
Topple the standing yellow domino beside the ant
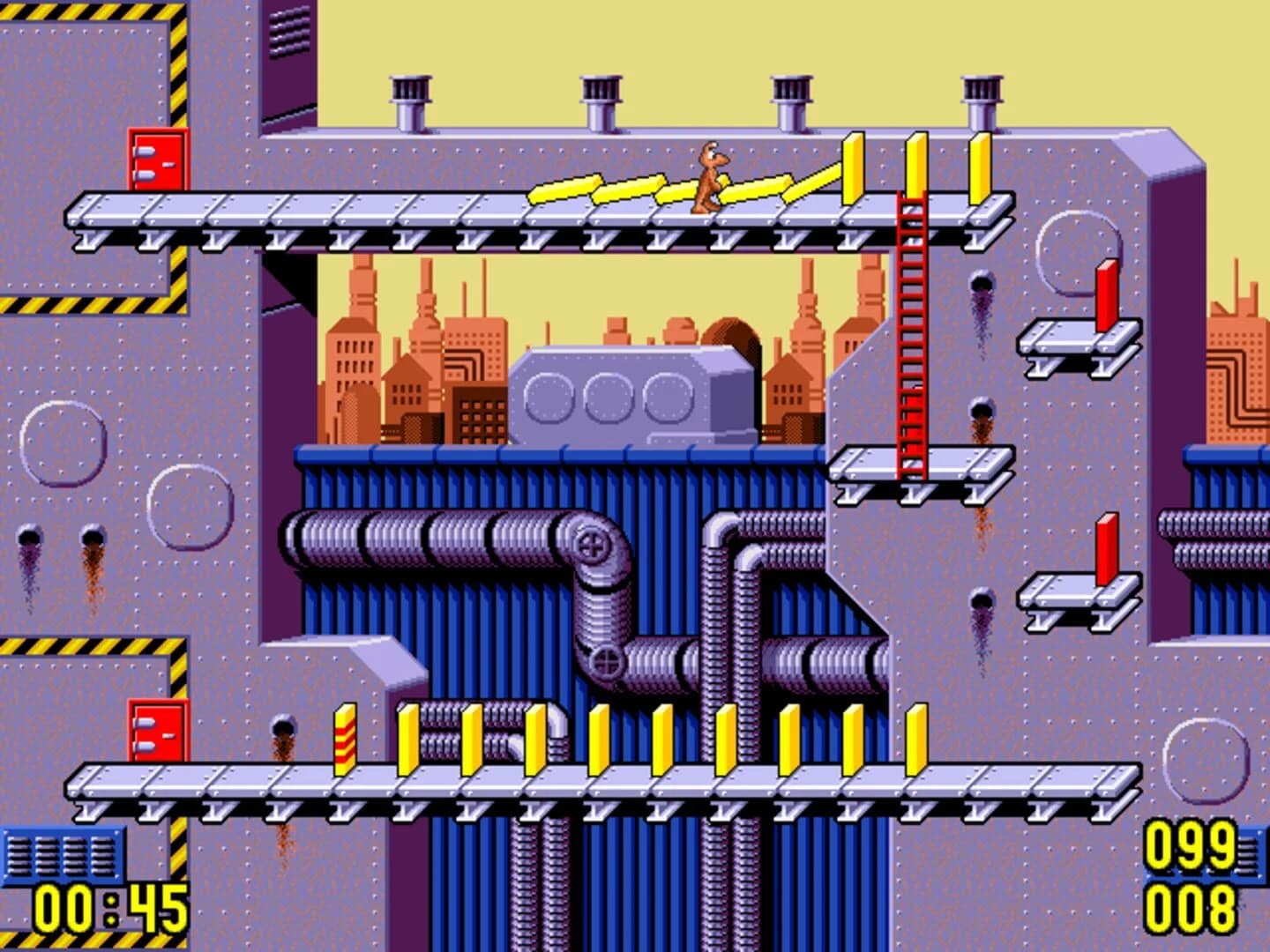coord(852,167)
